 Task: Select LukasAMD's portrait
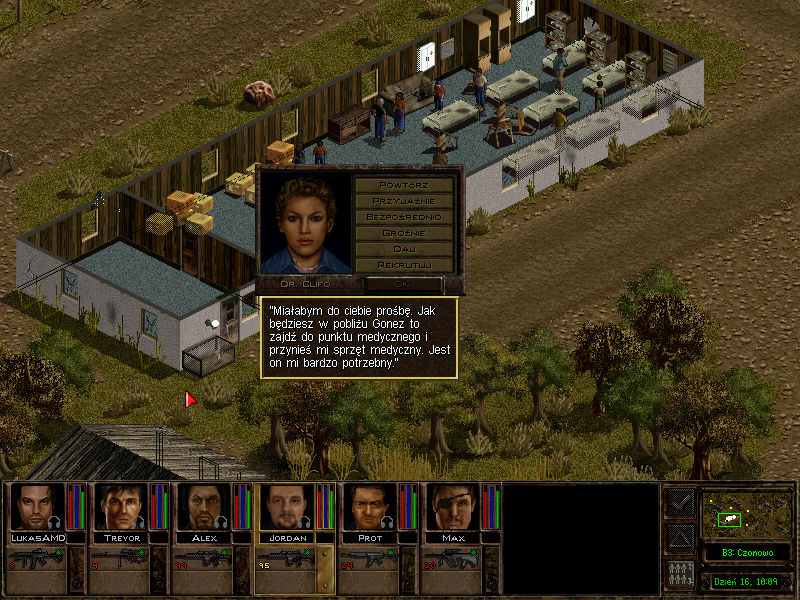[35, 508]
